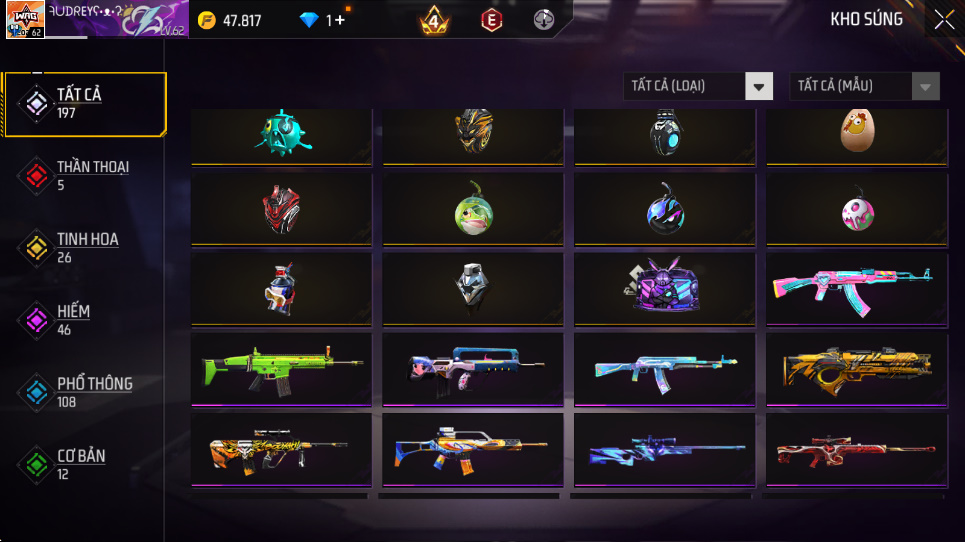965x542 pixels.
Task: Open the gold crown rank badge
Action: coord(434,20)
